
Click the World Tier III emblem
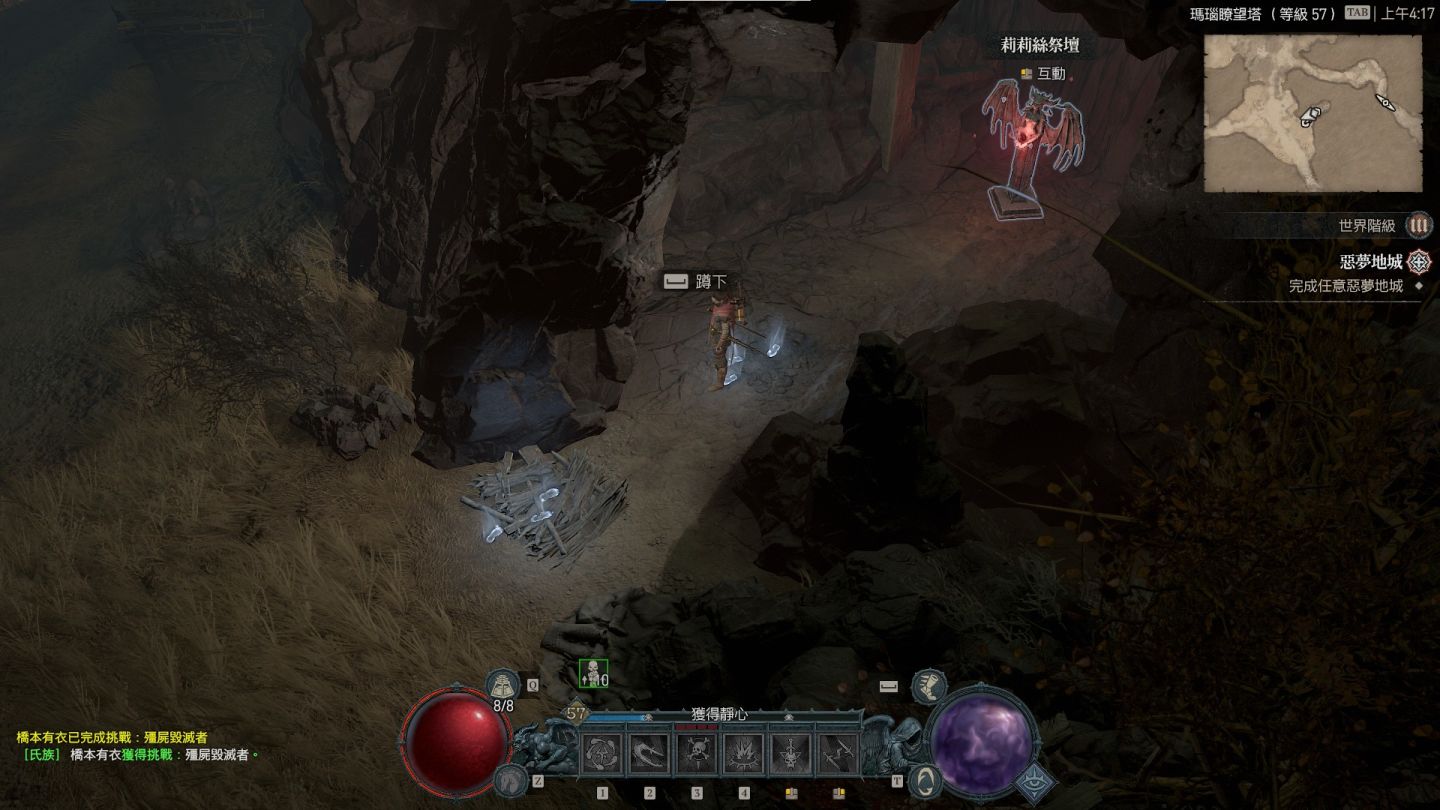(x=1418, y=225)
